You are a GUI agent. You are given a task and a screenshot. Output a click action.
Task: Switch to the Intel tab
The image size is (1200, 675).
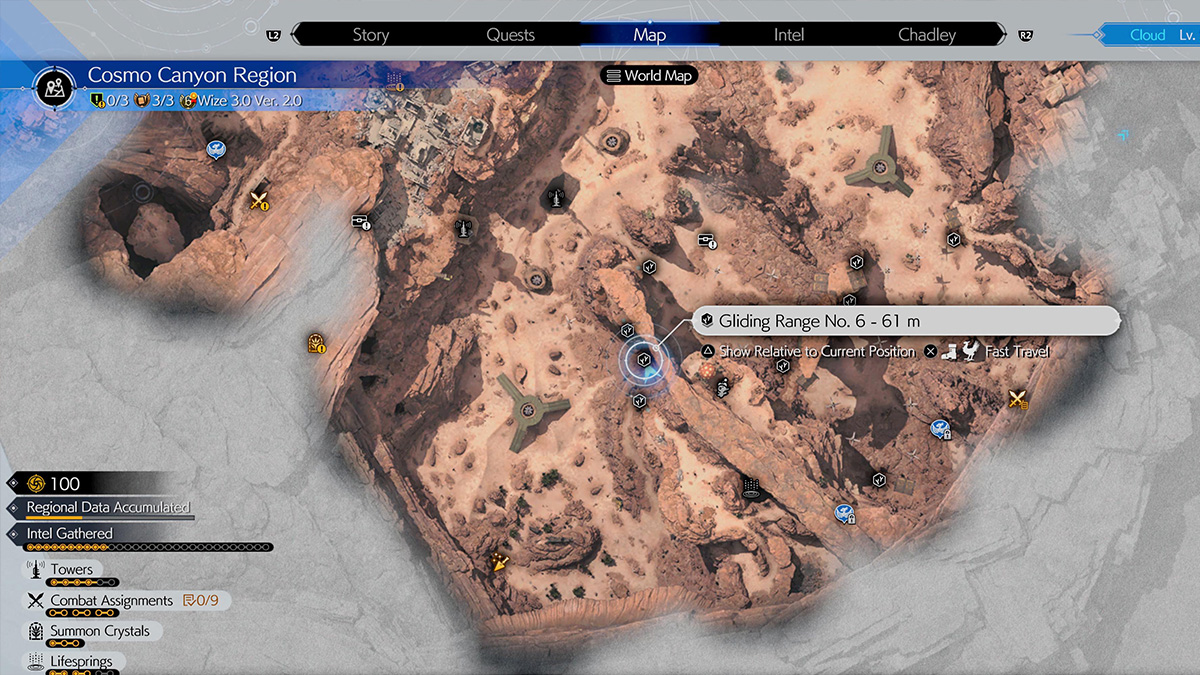[789, 35]
